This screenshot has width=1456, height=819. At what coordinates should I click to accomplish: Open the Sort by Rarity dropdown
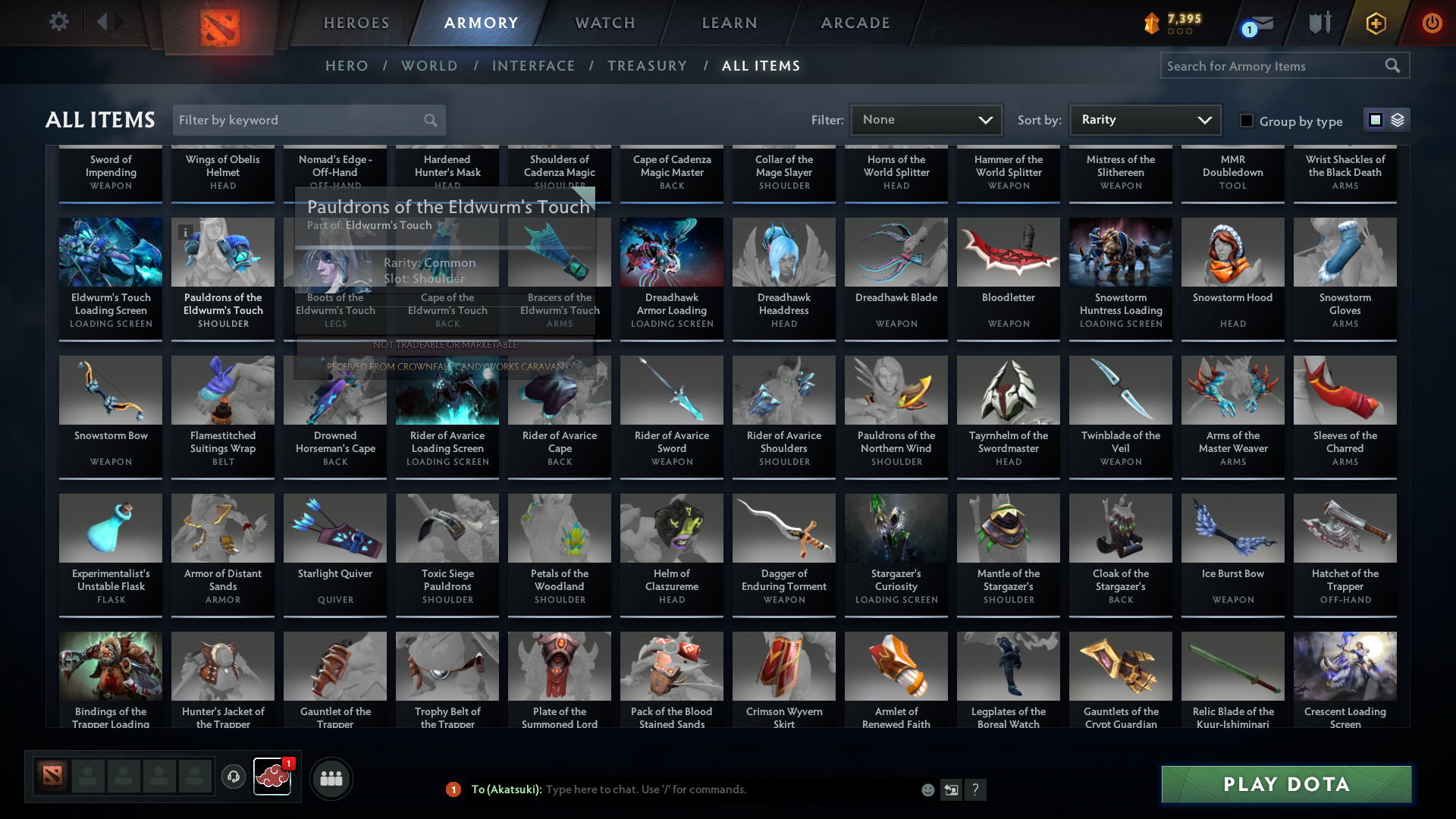click(x=1144, y=119)
